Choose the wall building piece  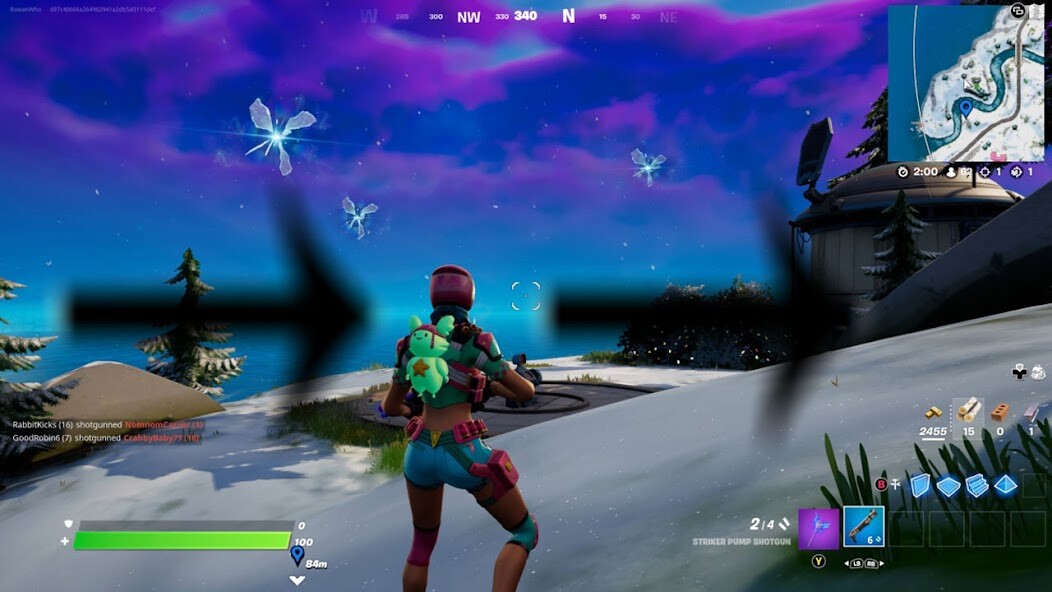920,486
